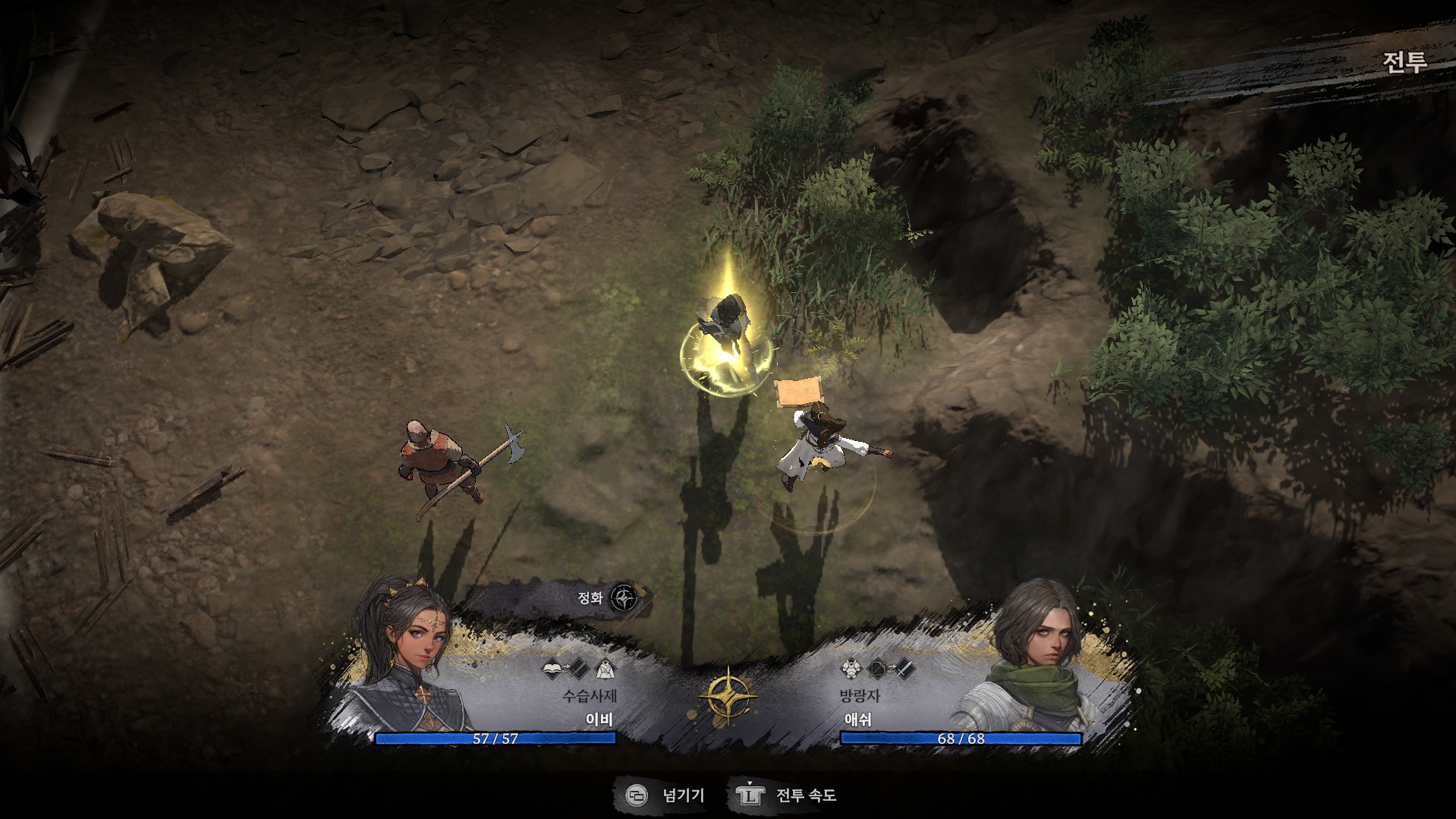Select 애쉬's bow weapon icon
The width and height of the screenshot is (1456, 819).
pos(879,669)
